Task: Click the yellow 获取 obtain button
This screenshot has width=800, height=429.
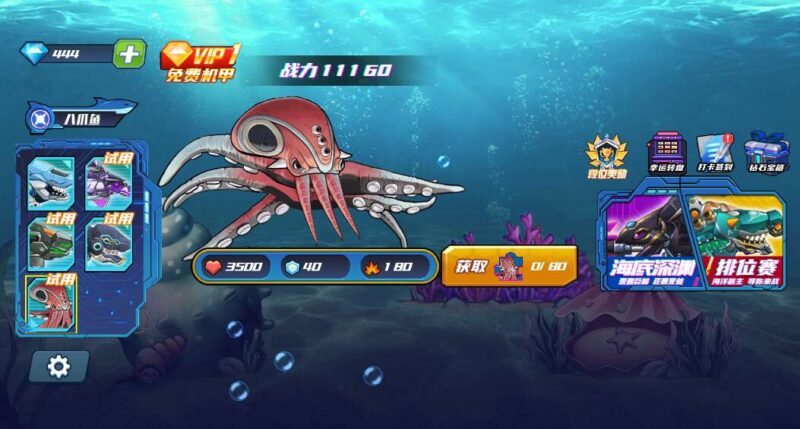Action: coord(508,267)
